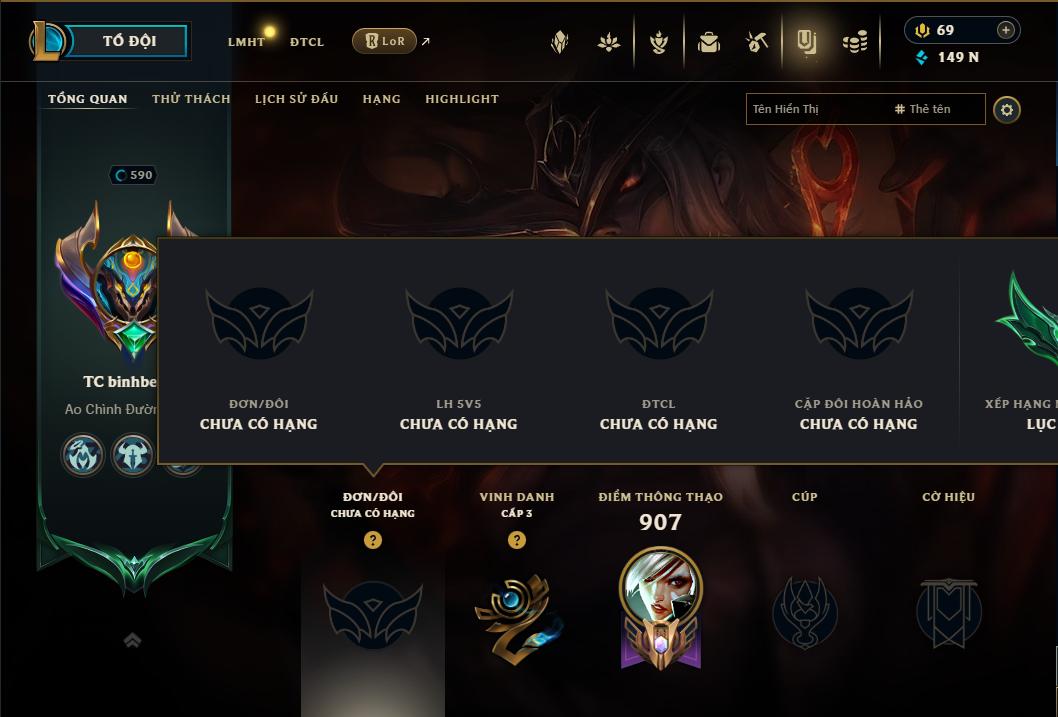The image size is (1058, 717).
Task: Click the TỔ ĐỘI party button
Action: click(x=129, y=41)
